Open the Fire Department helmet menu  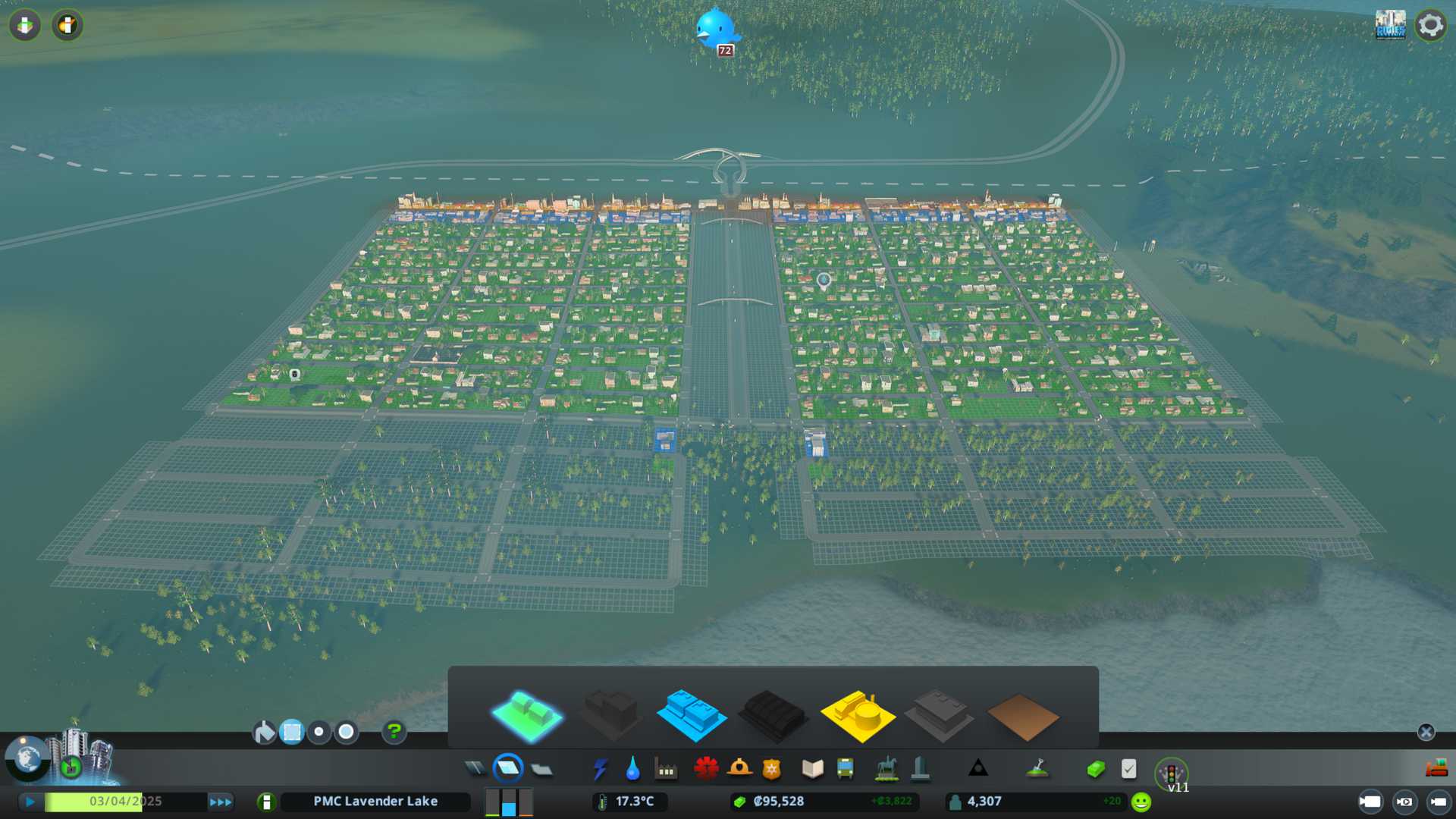pos(739,770)
